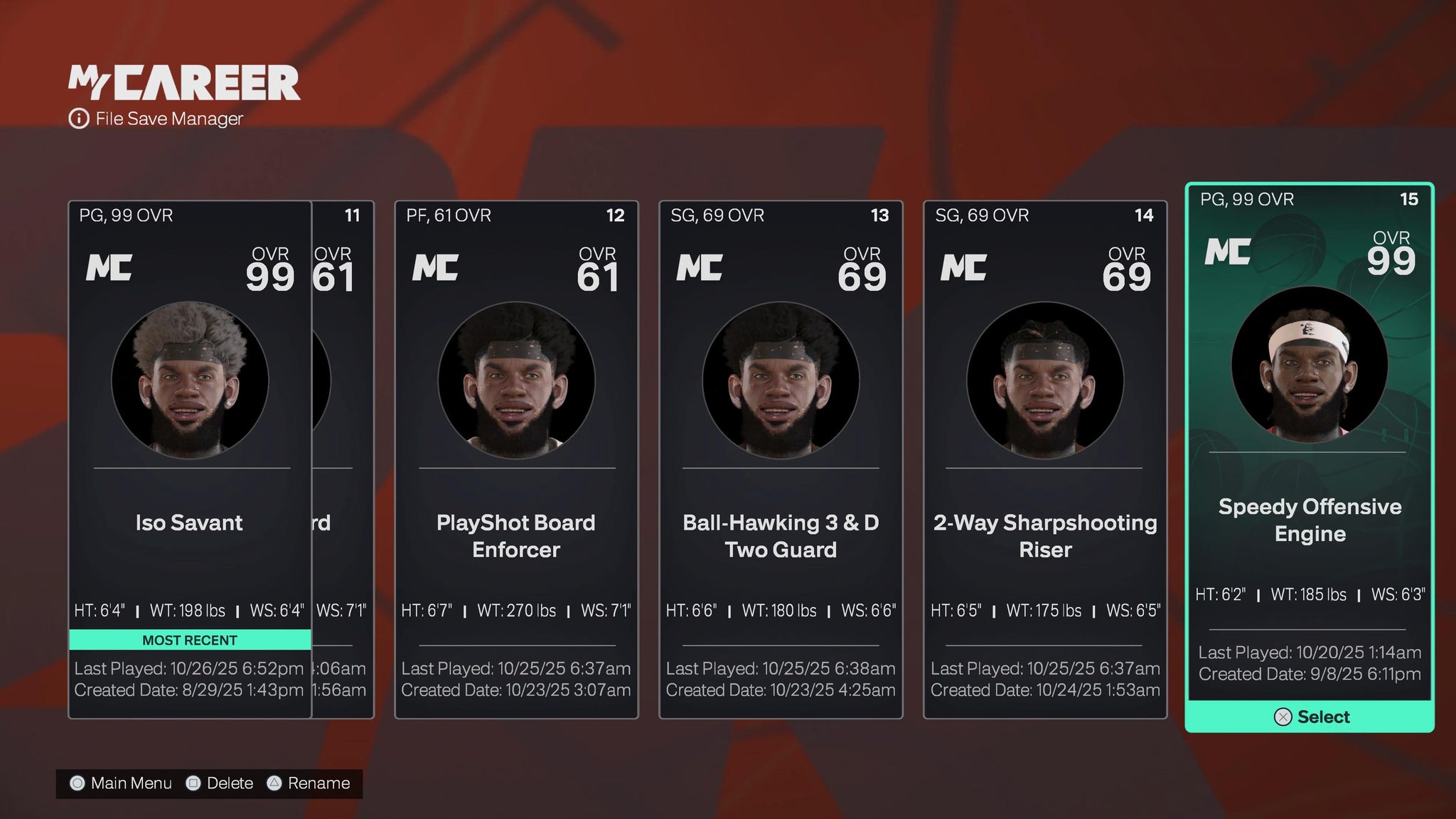Click the File Save Manager info icon
The height and width of the screenshot is (819, 1456).
coord(78,119)
